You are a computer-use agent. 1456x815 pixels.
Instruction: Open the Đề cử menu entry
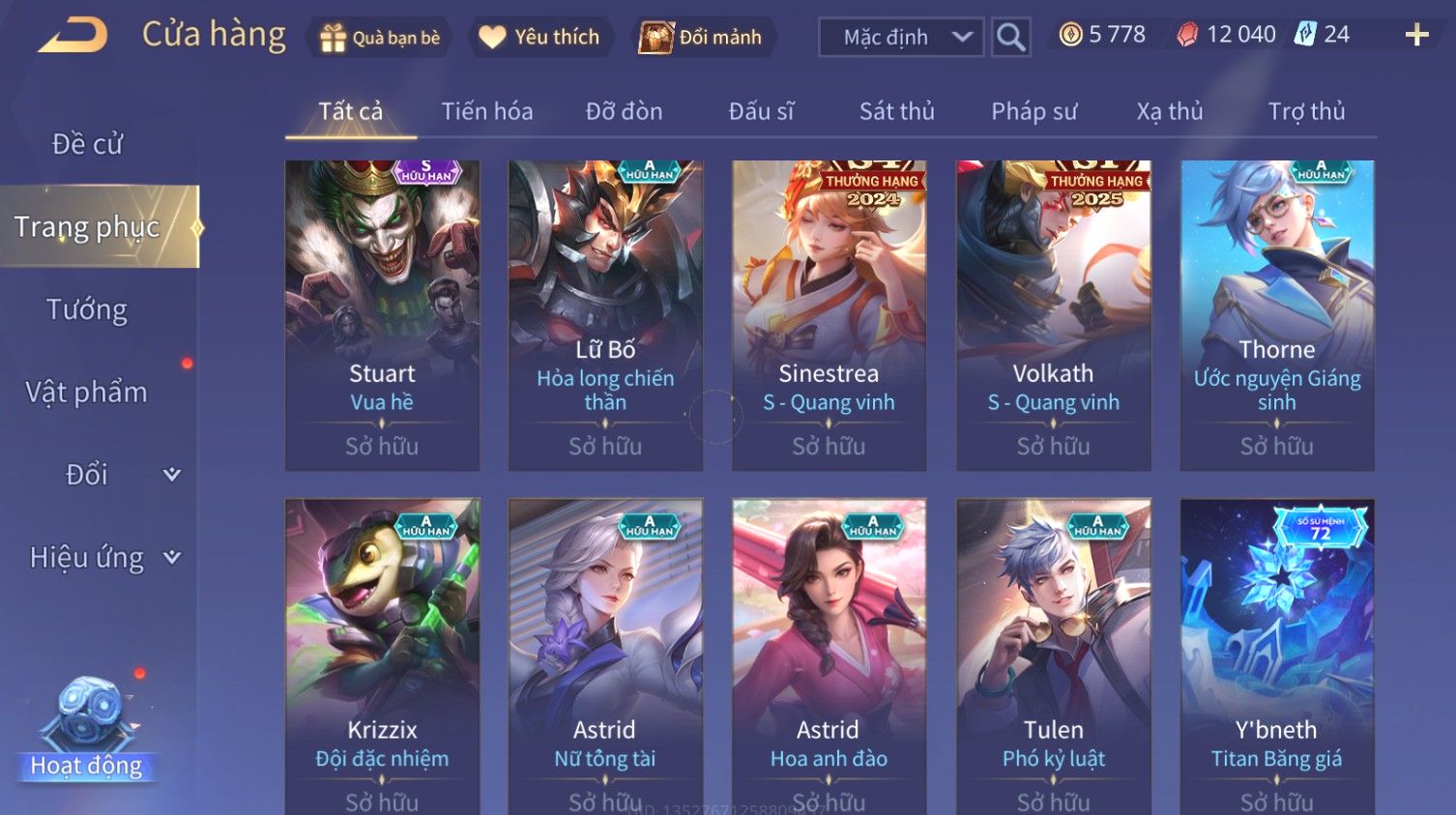click(87, 144)
